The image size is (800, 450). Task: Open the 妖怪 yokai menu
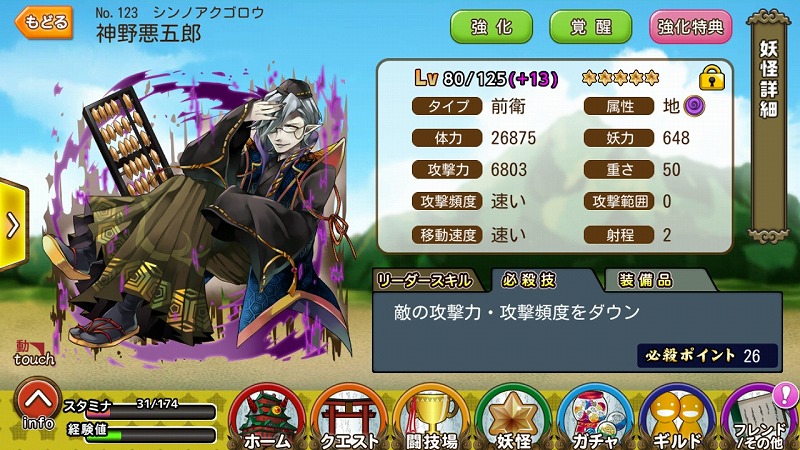(514, 416)
